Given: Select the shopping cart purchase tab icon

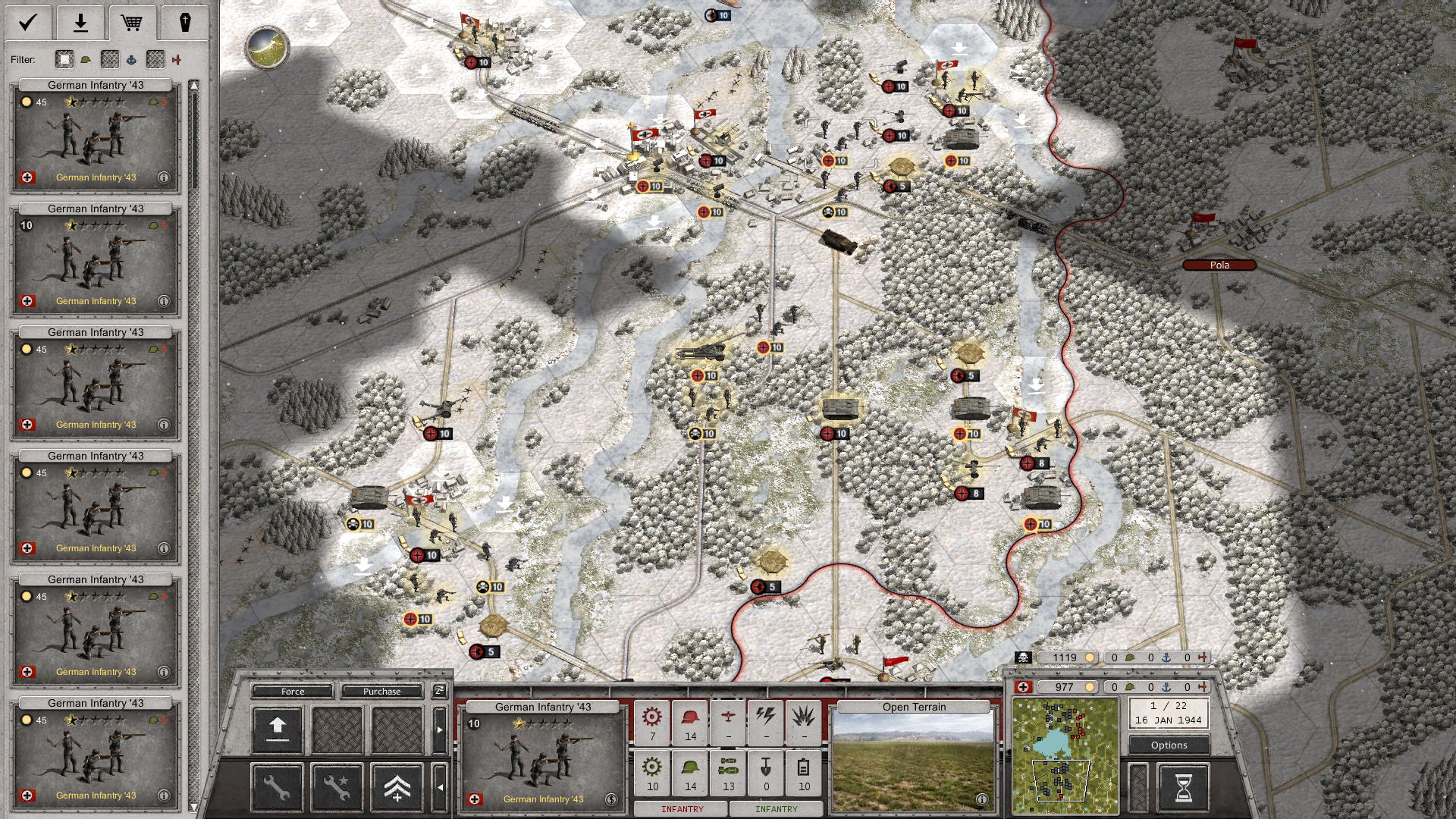Looking at the screenshot, I should point(133,22).
